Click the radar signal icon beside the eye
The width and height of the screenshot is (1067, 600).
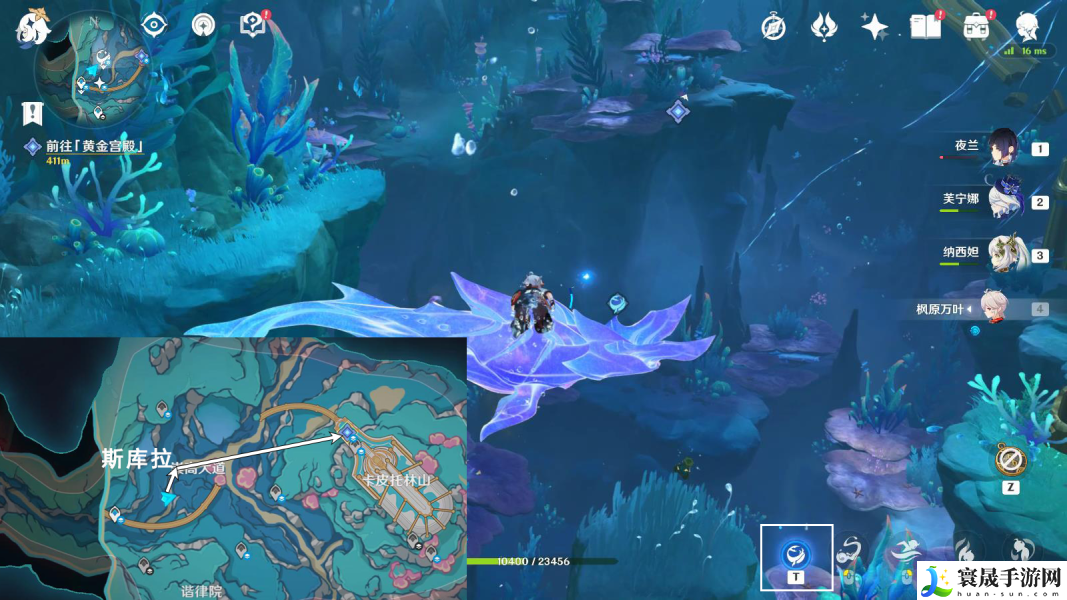pos(203,25)
